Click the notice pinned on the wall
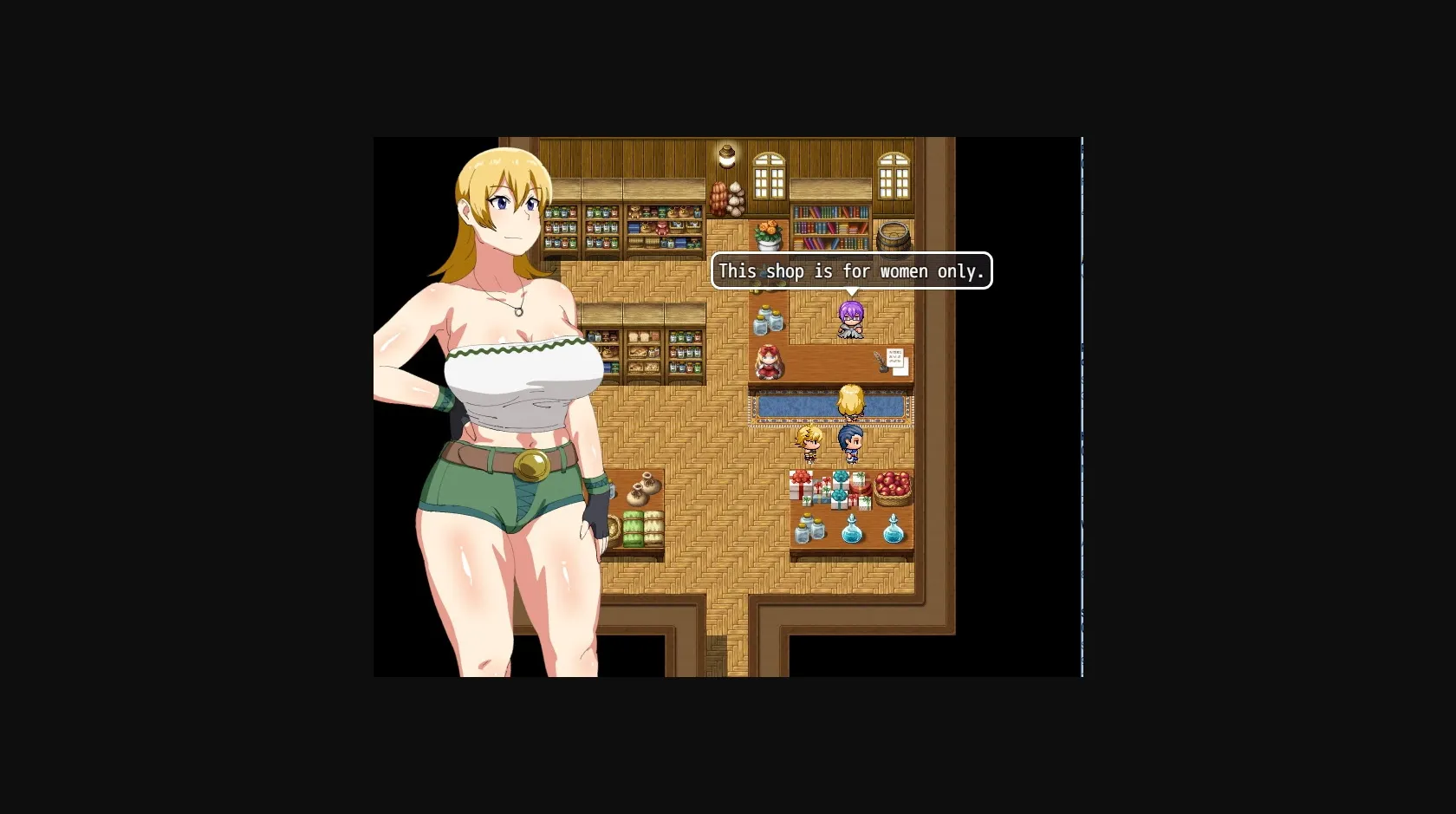1456x814 pixels. click(896, 357)
